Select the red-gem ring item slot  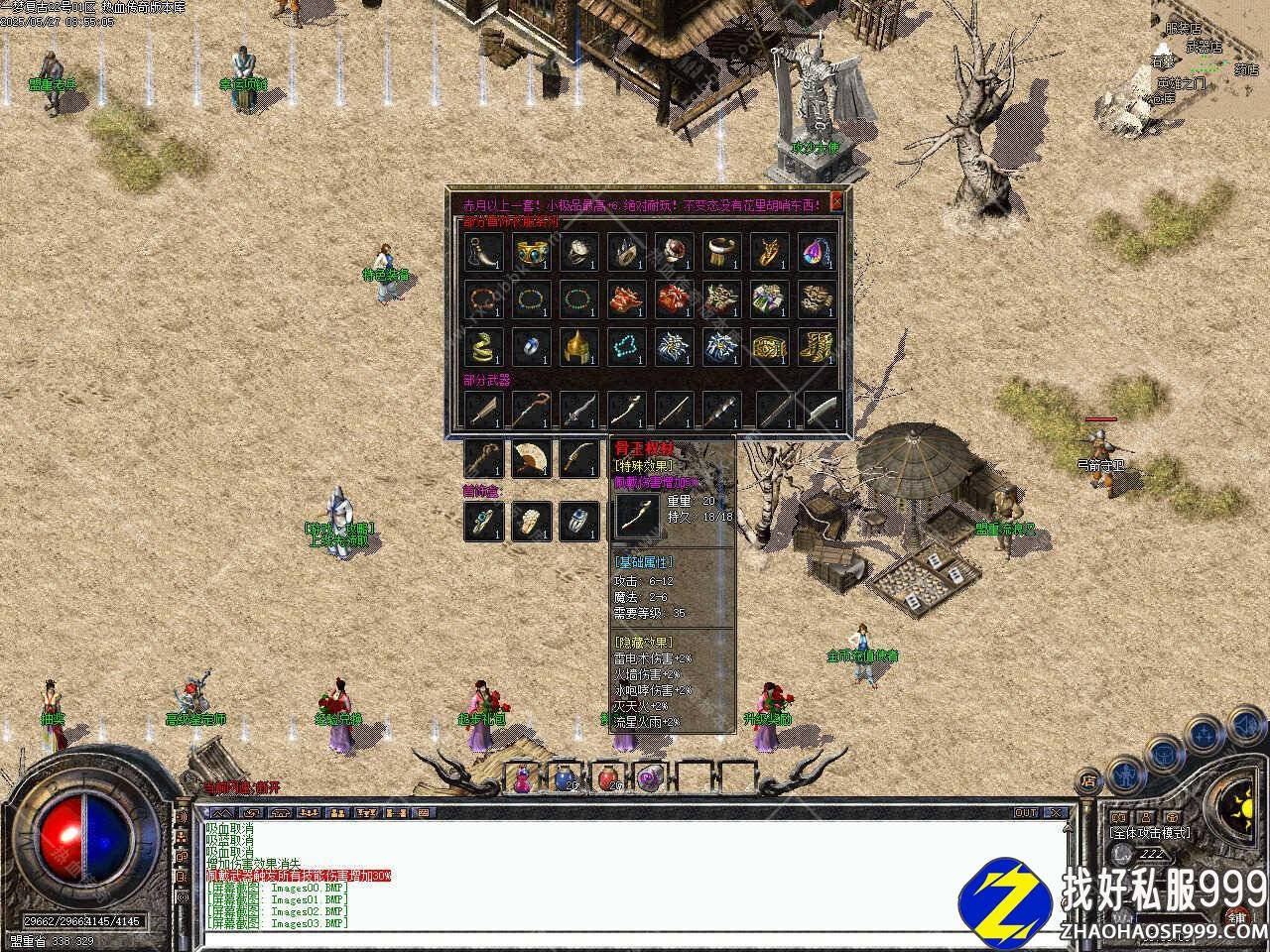click(x=674, y=251)
